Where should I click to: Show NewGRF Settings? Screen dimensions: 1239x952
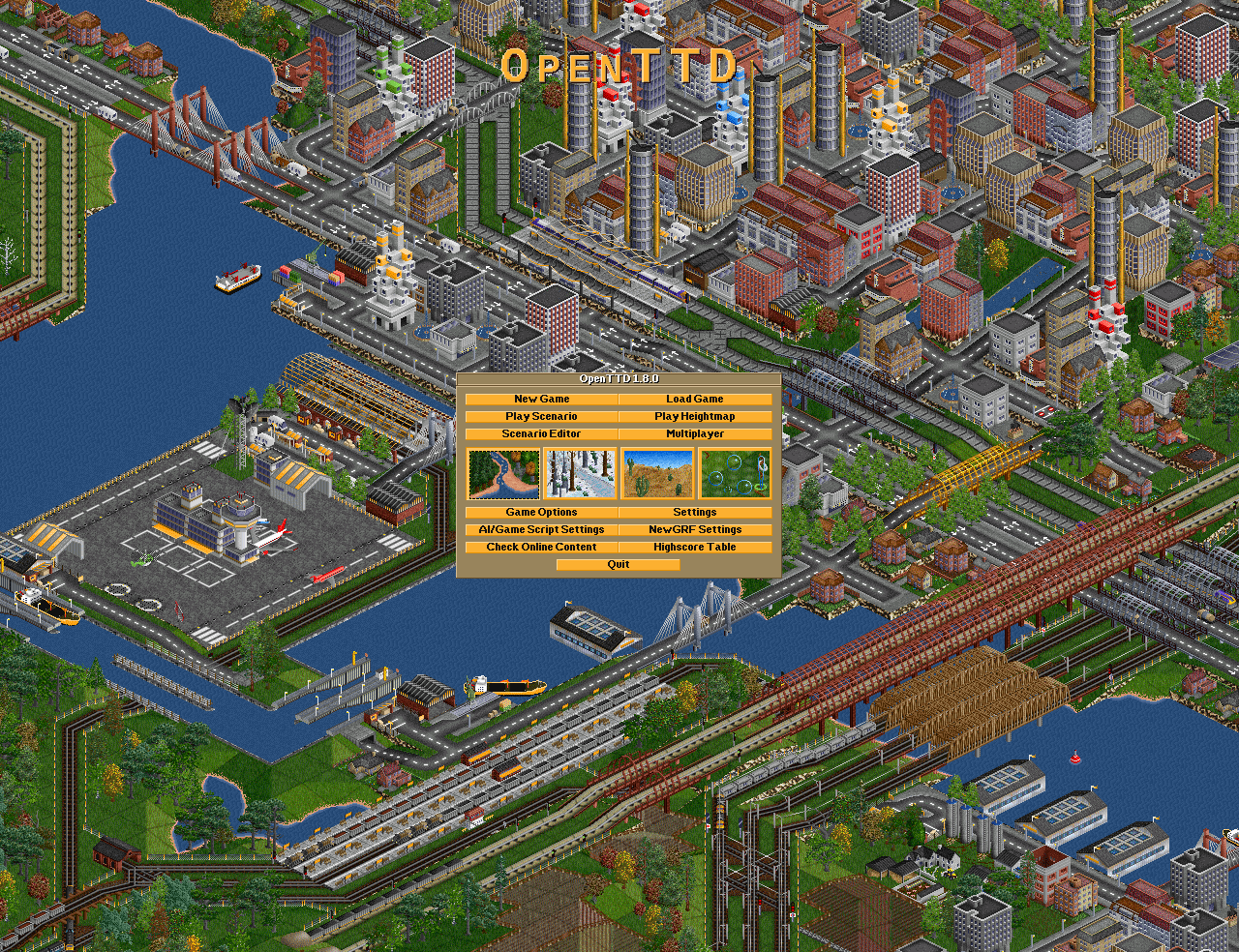click(x=695, y=529)
